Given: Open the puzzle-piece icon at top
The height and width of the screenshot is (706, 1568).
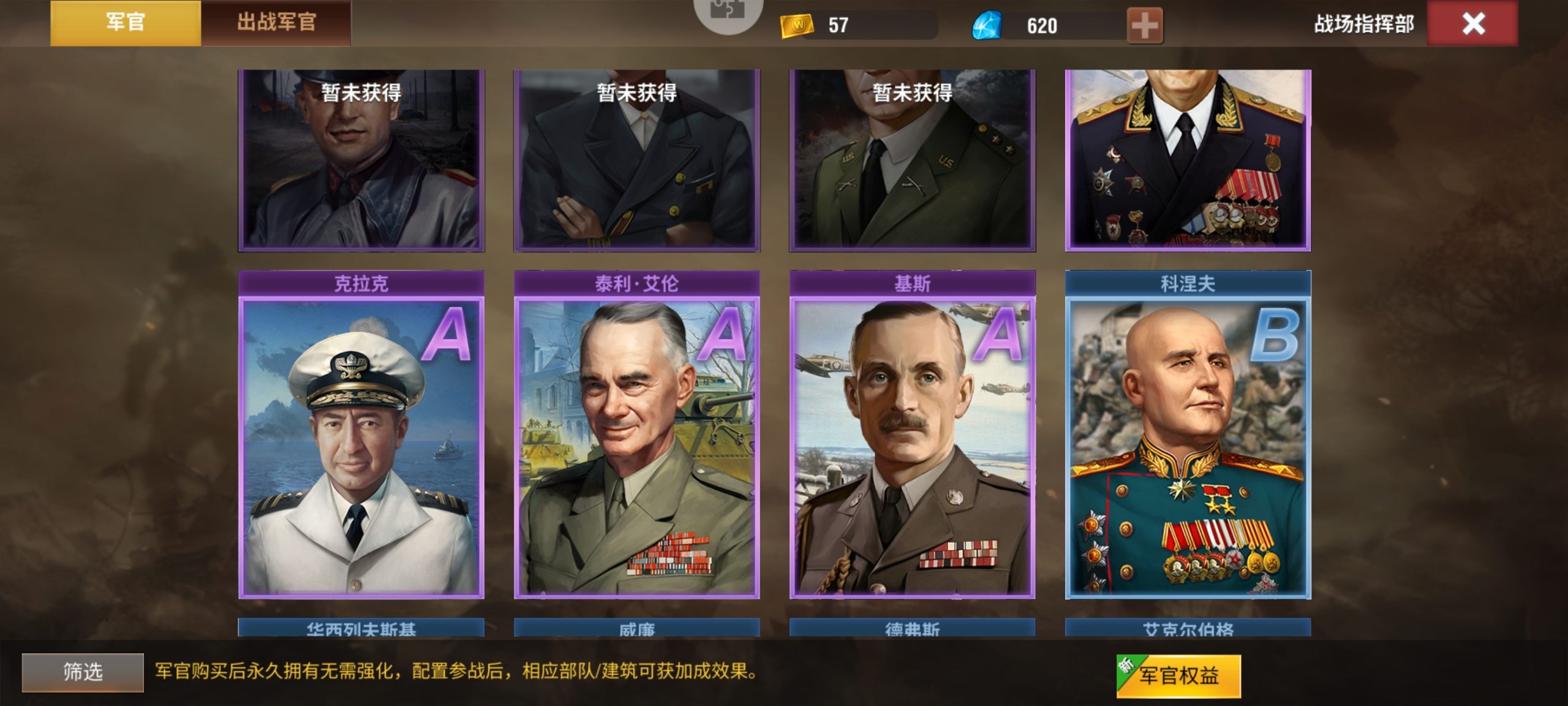Looking at the screenshot, I should 728,12.
